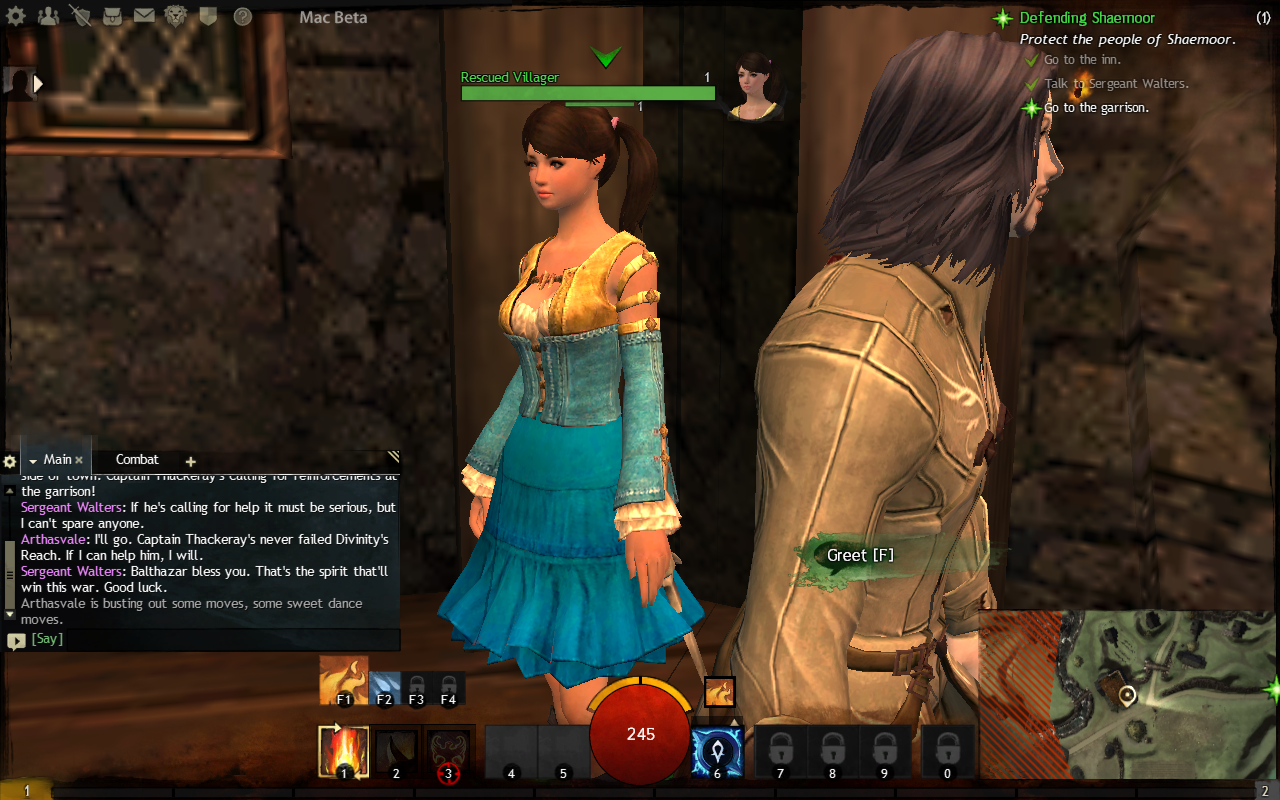Viewport: 1280px width, 800px height.
Task: Activate the blue healing skill in slot 6
Action: click(x=717, y=752)
